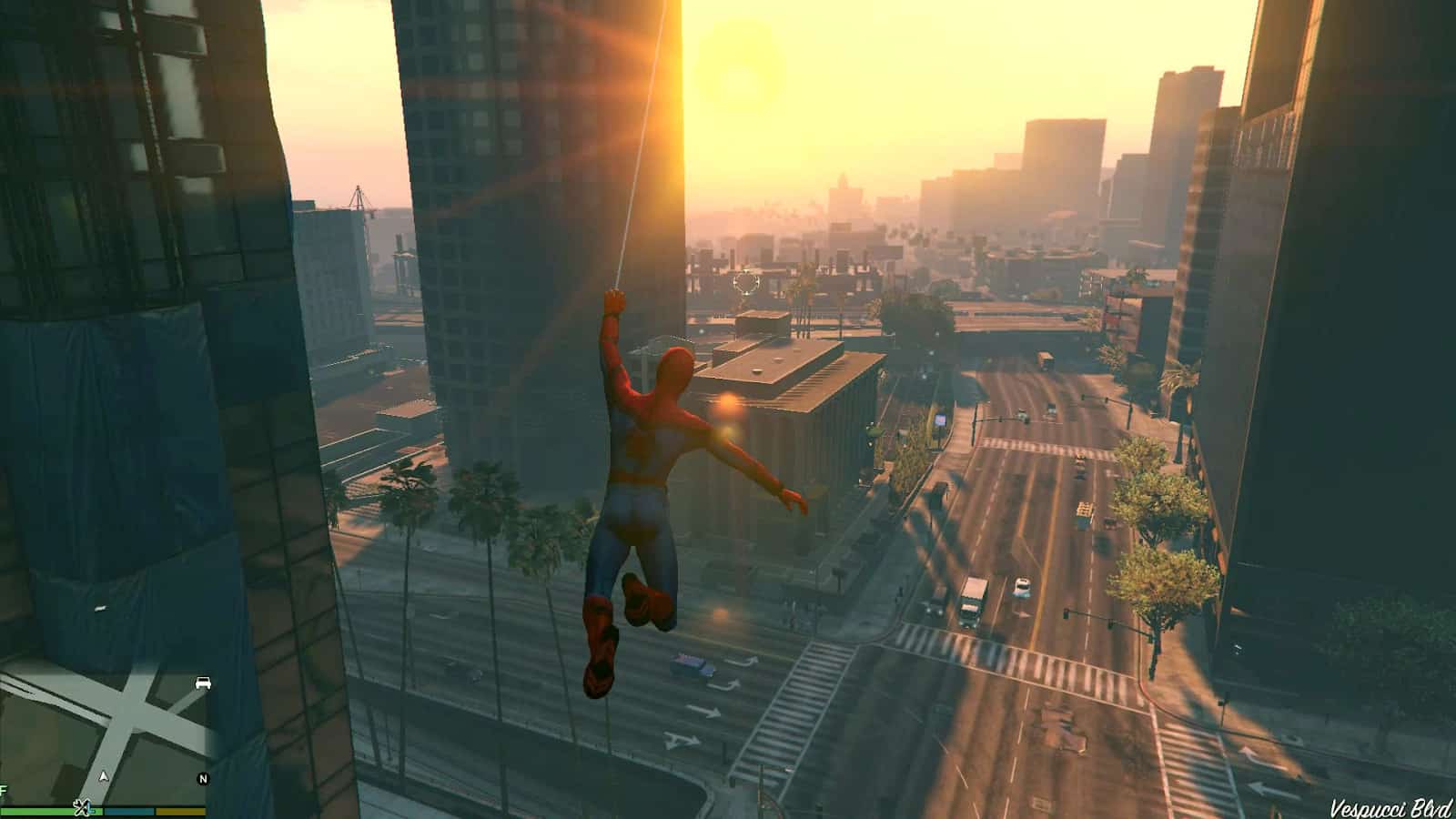
Task: Select the player arrow marker on the minimap
Action: pos(103,776)
